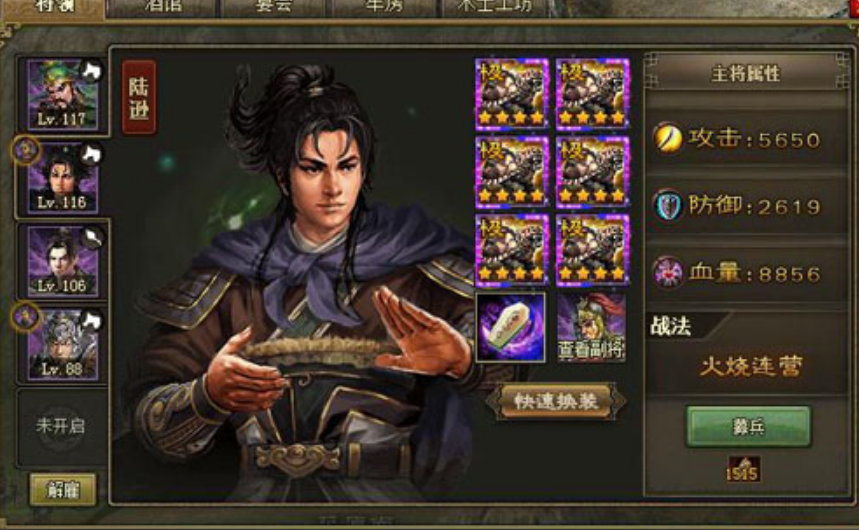The image size is (859, 530).
Task: Recruit troops with the green 募兵 button
Action: pyautogui.click(x=748, y=426)
